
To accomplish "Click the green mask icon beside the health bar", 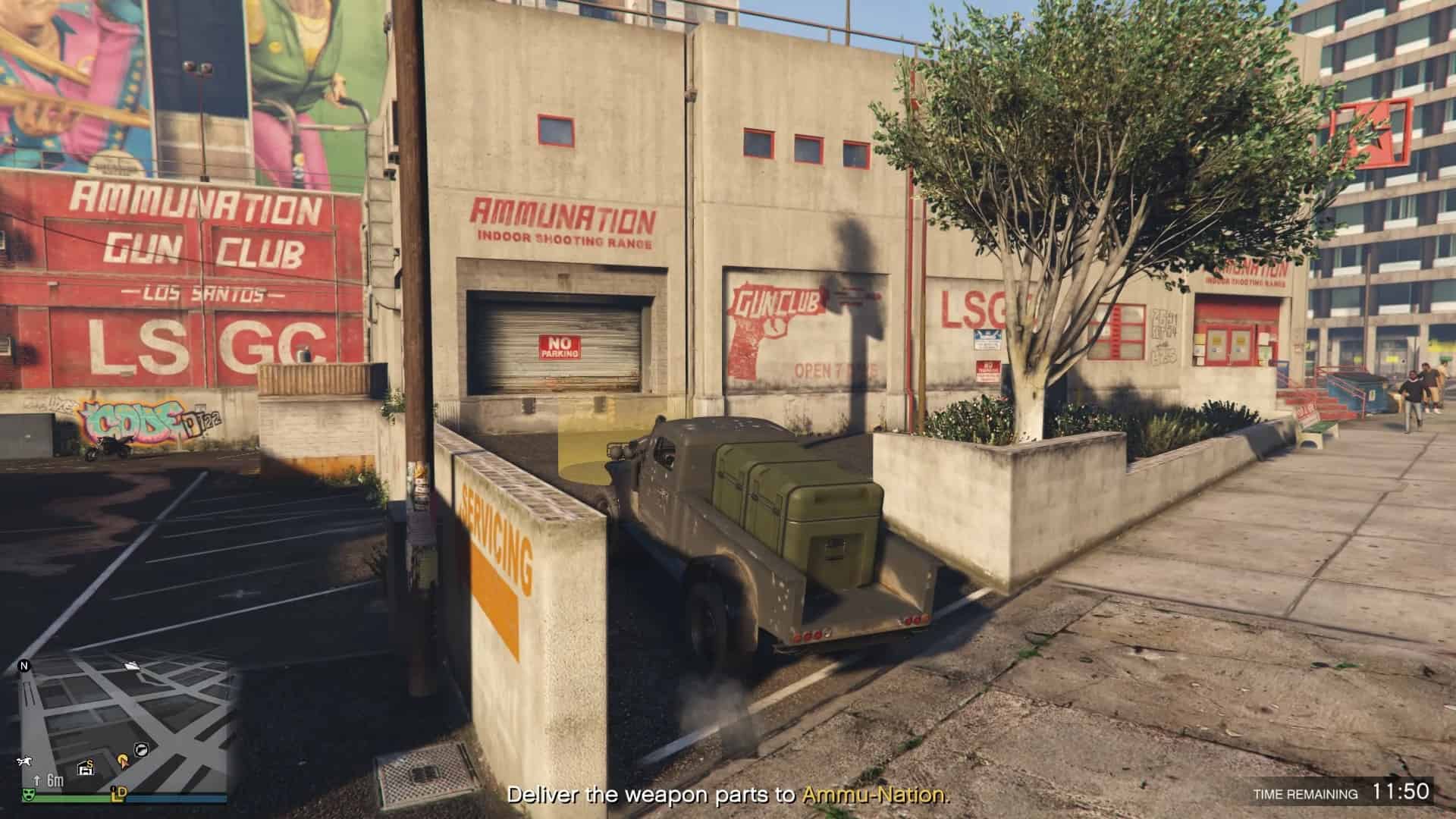I will click(x=30, y=795).
